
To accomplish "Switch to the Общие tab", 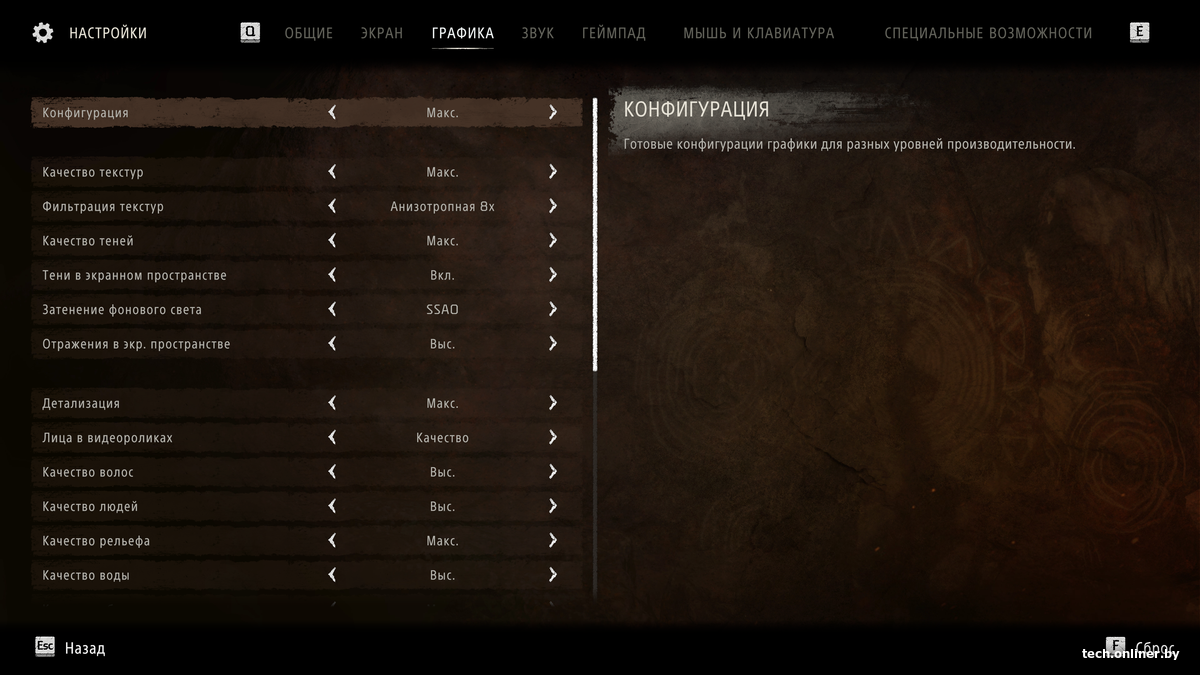I will pos(308,33).
